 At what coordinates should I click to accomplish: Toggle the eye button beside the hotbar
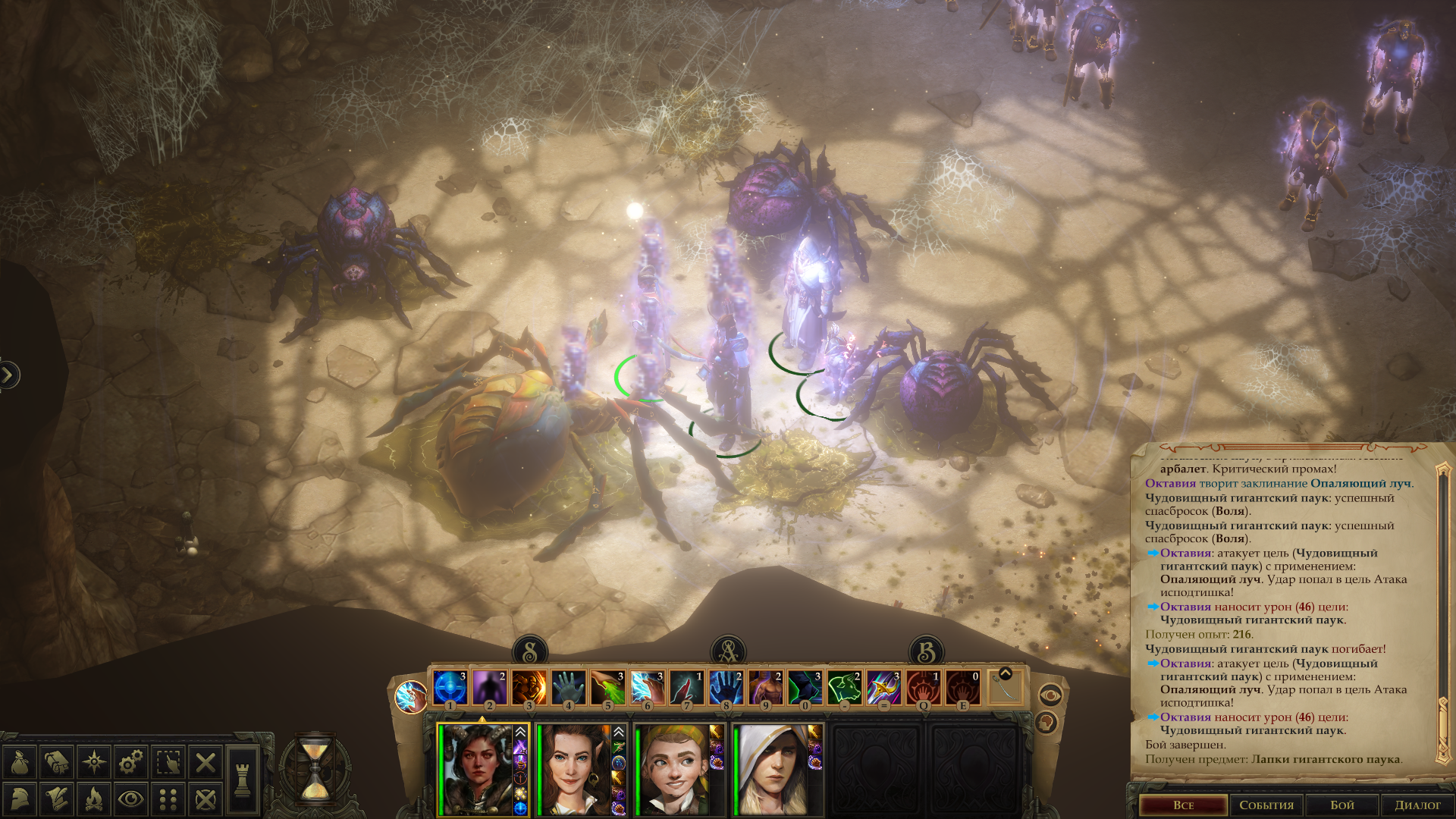1050,694
